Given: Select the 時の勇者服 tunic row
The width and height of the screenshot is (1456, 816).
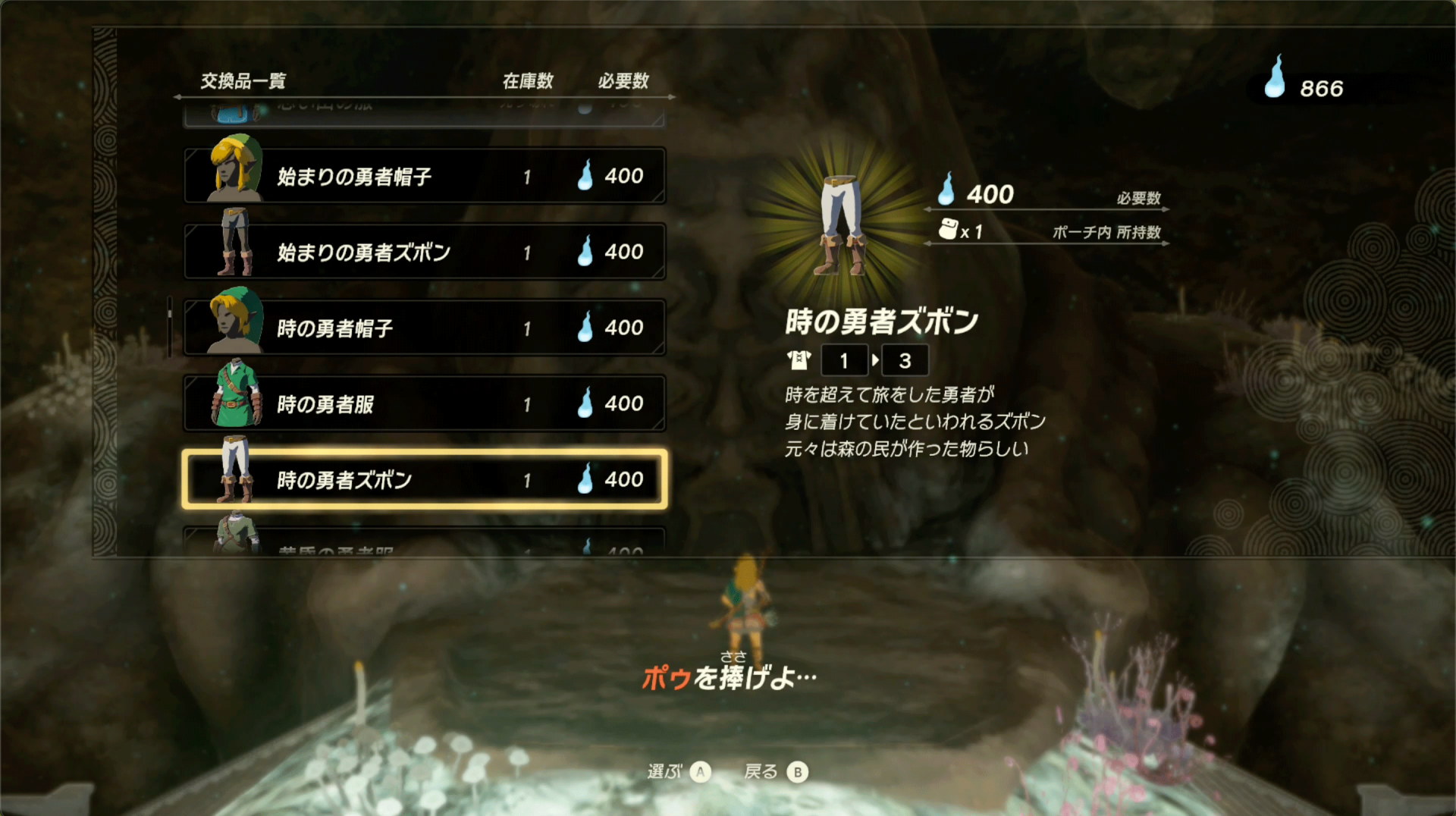Looking at the screenshot, I should 425,403.
